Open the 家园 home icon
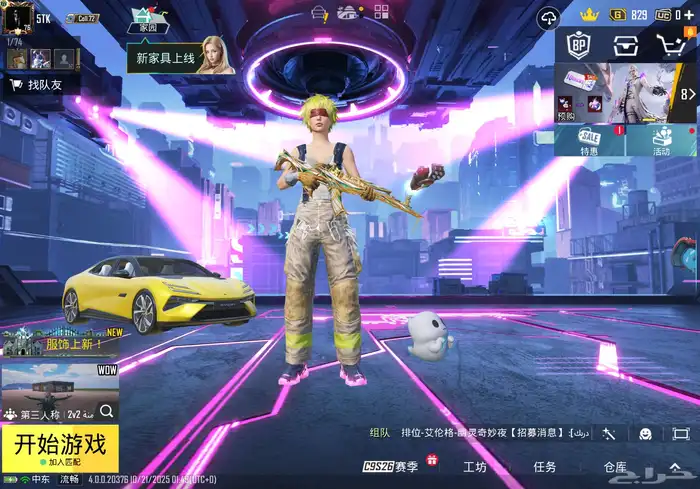The image size is (700, 489). (x=146, y=21)
